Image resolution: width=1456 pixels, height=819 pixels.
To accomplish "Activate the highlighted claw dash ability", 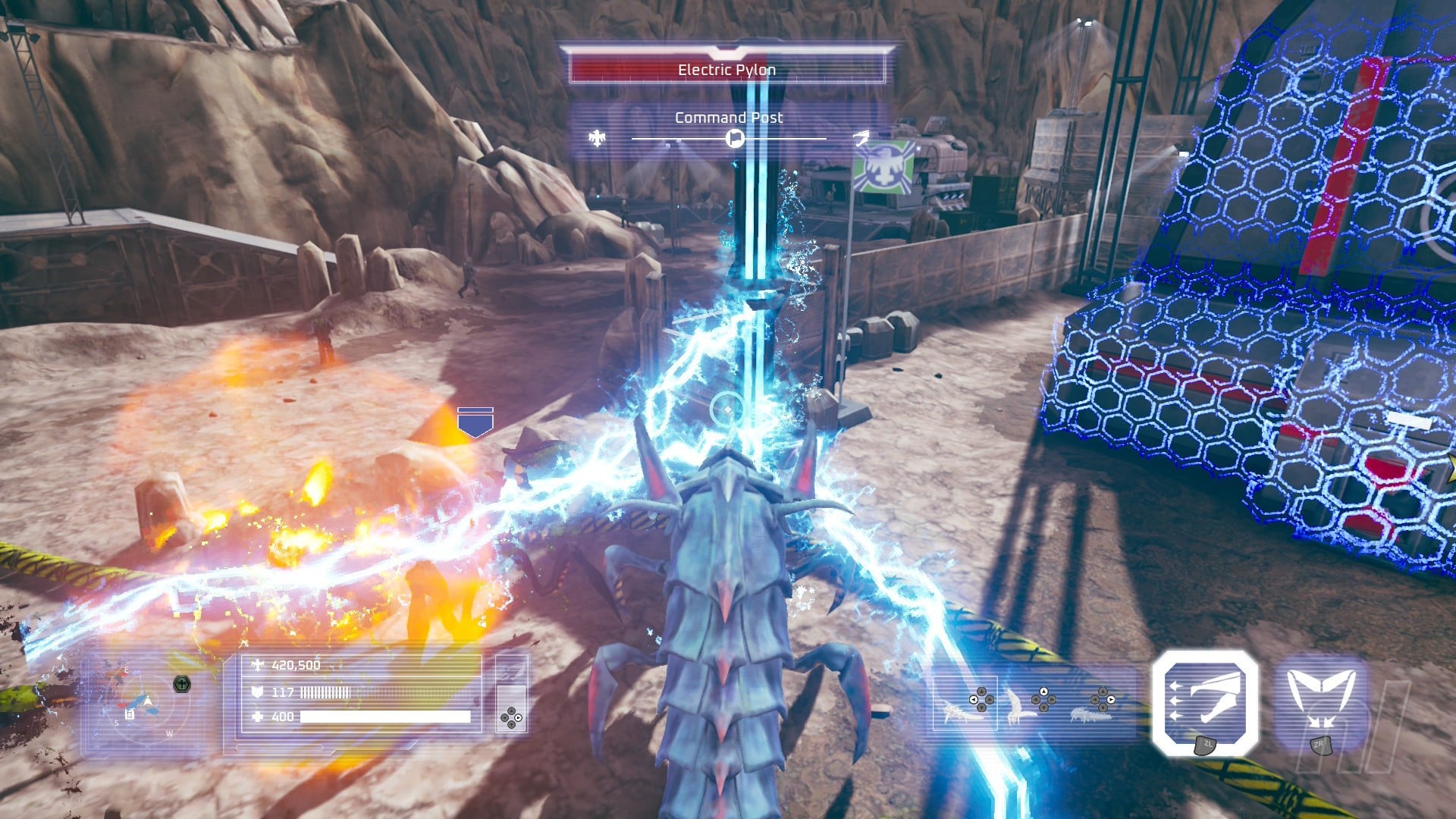I will [x=1205, y=702].
